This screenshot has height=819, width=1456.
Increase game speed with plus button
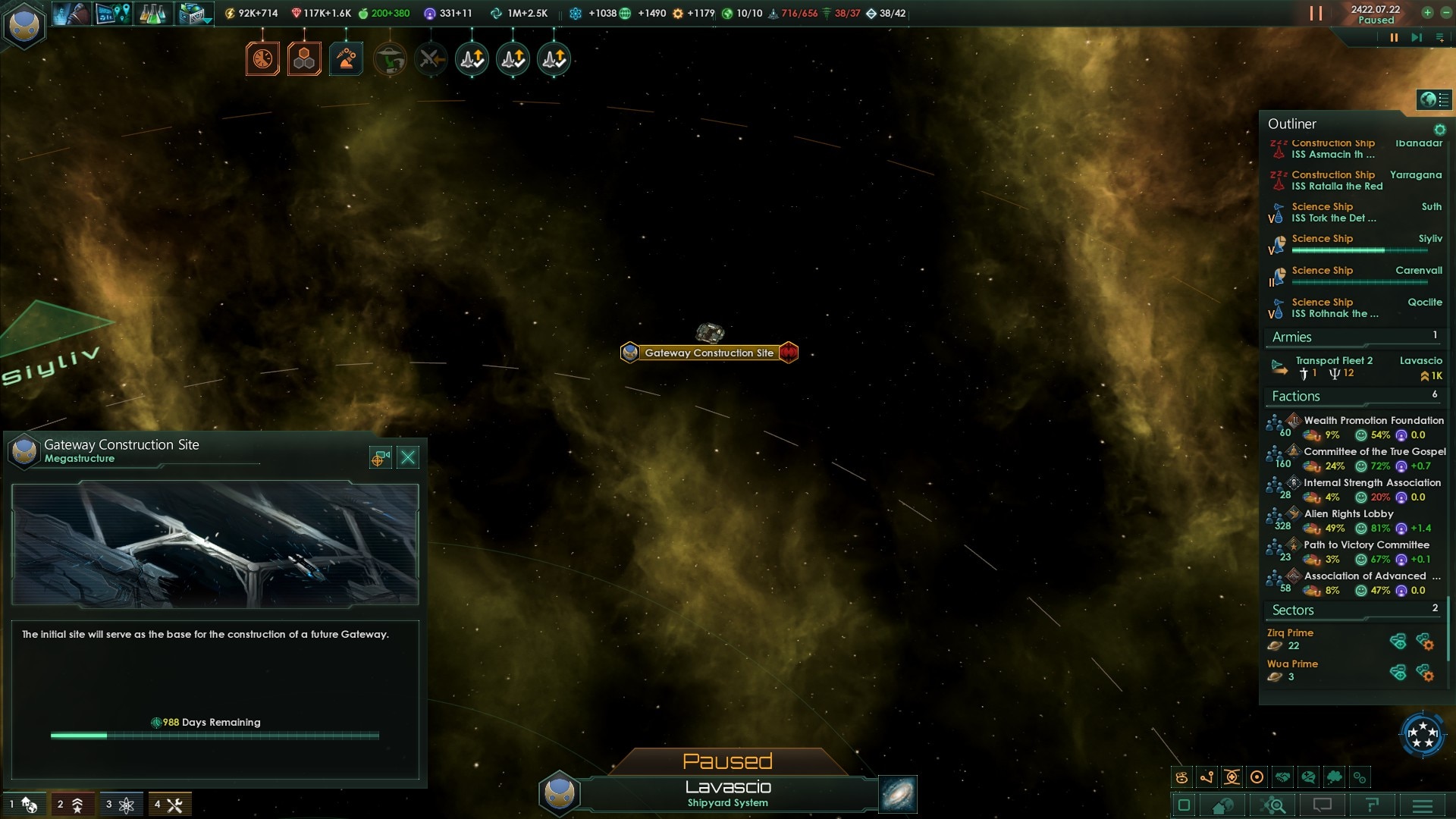pyautogui.click(x=1427, y=12)
